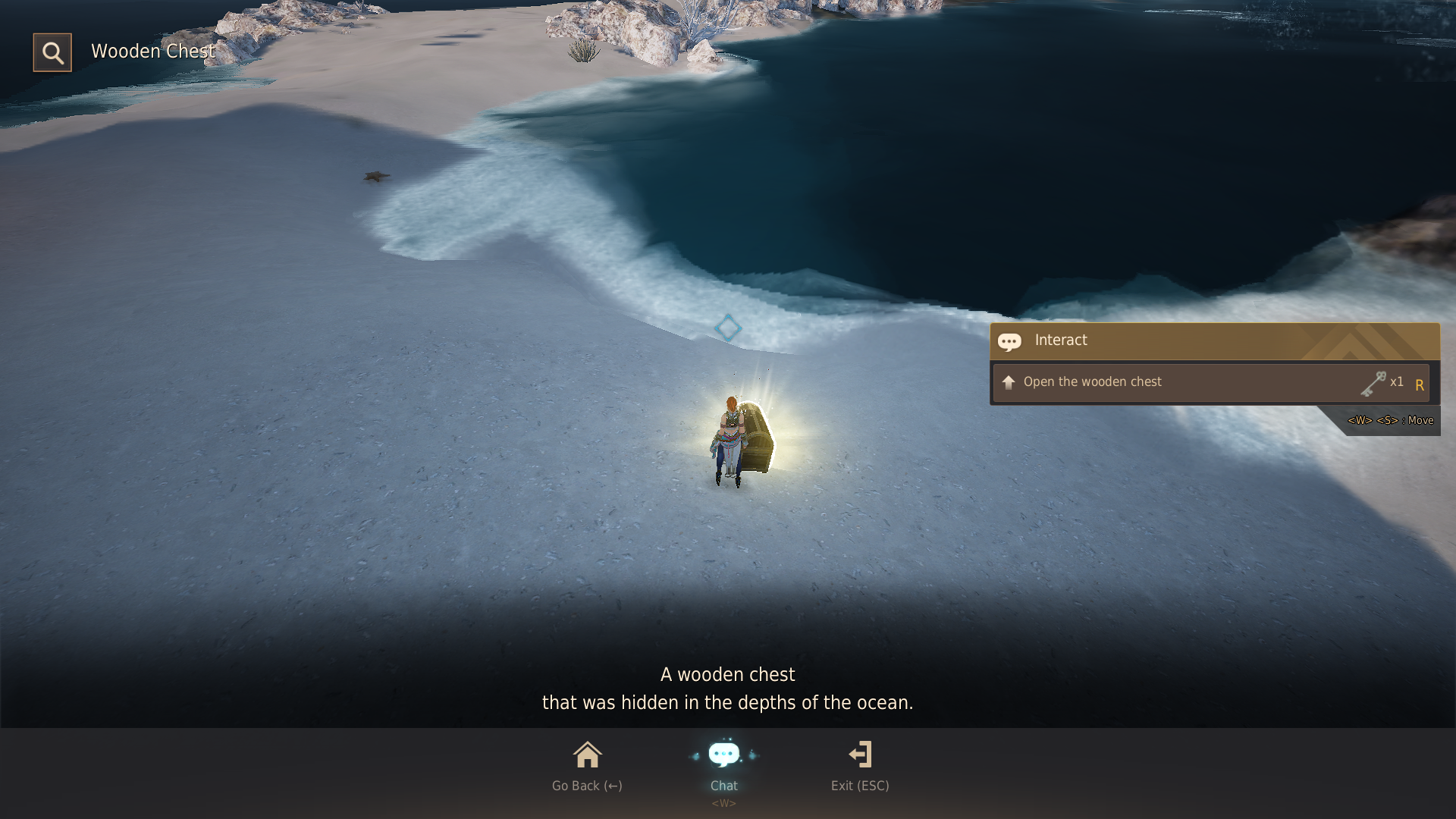Open chat using the glowing speech bubble icon
Image resolution: width=1456 pixels, height=819 pixels.
pos(725,753)
